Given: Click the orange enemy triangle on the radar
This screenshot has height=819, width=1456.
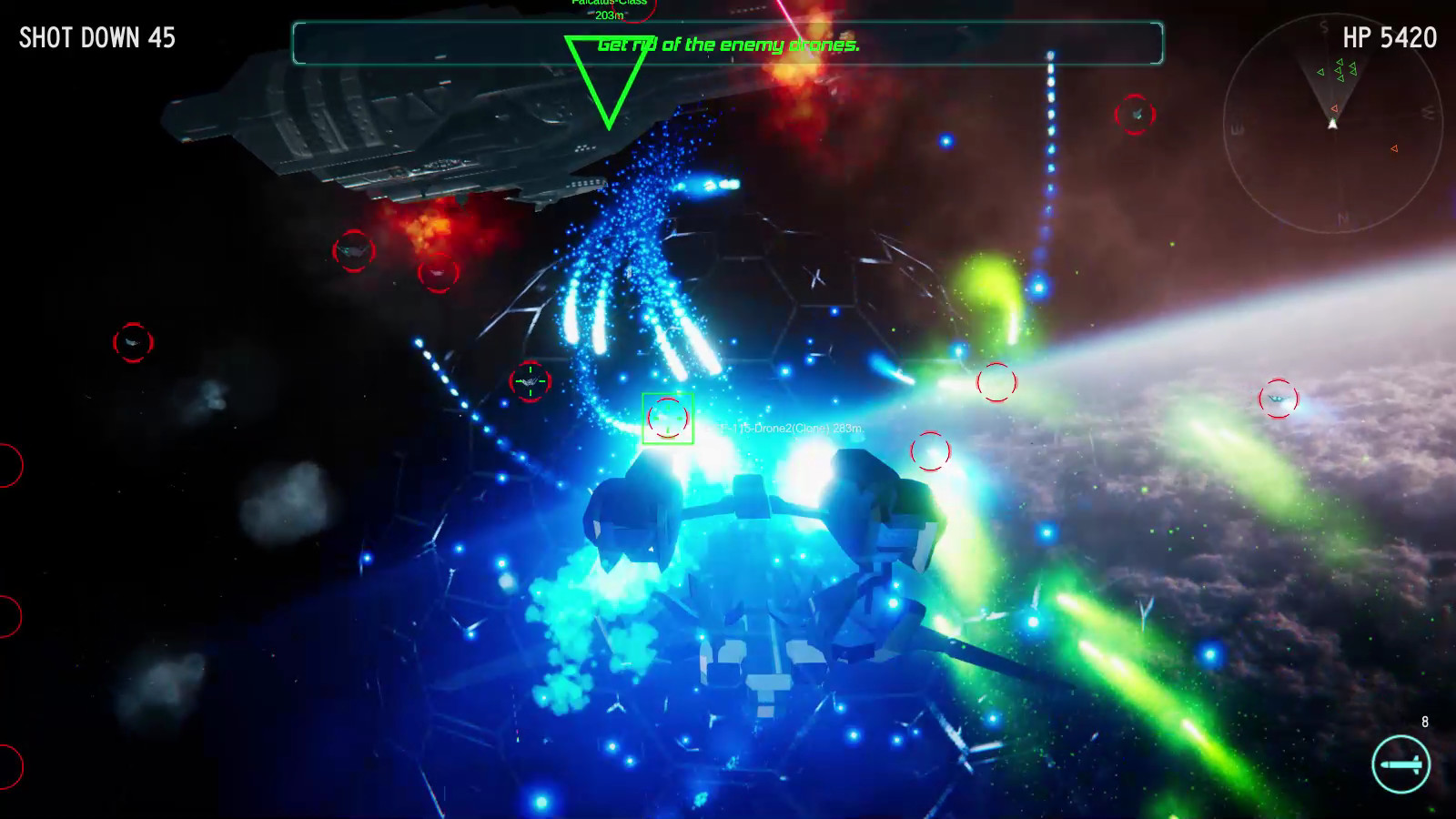Looking at the screenshot, I should [1394, 148].
